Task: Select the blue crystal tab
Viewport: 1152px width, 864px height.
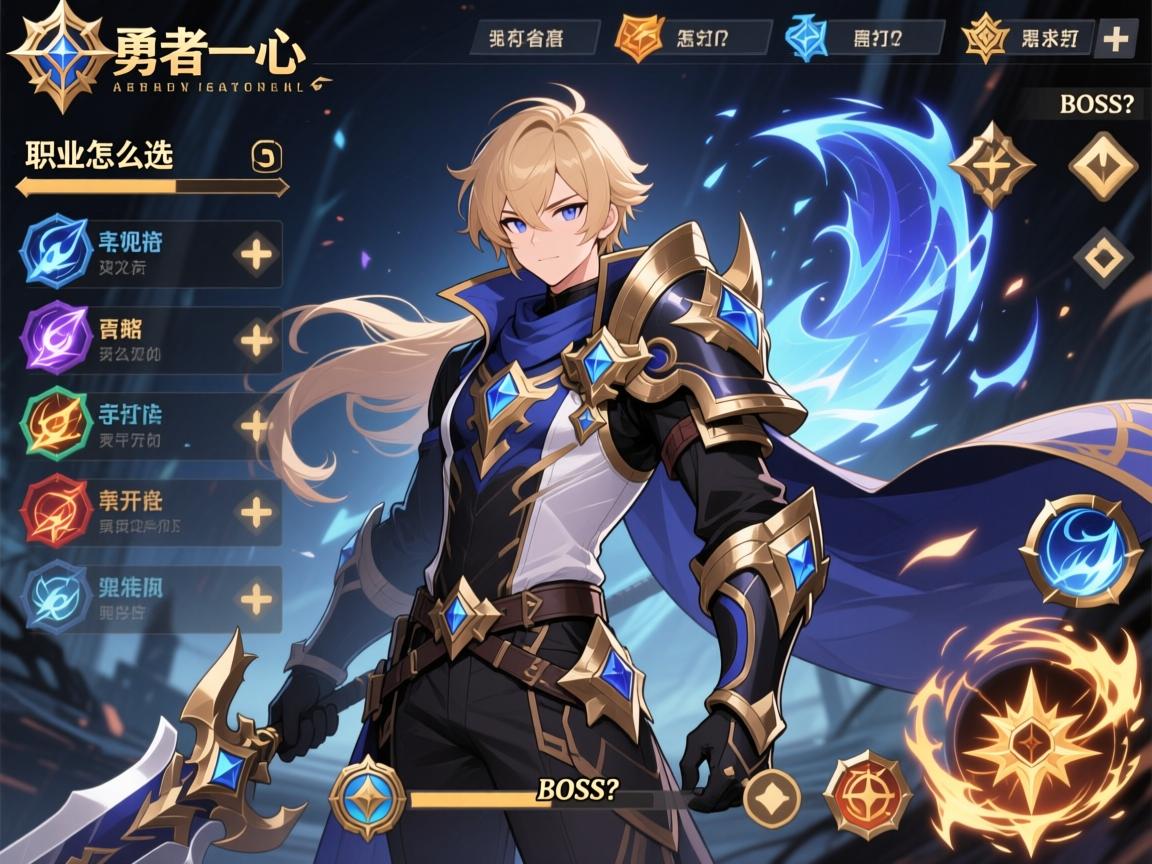Action: pos(804,39)
